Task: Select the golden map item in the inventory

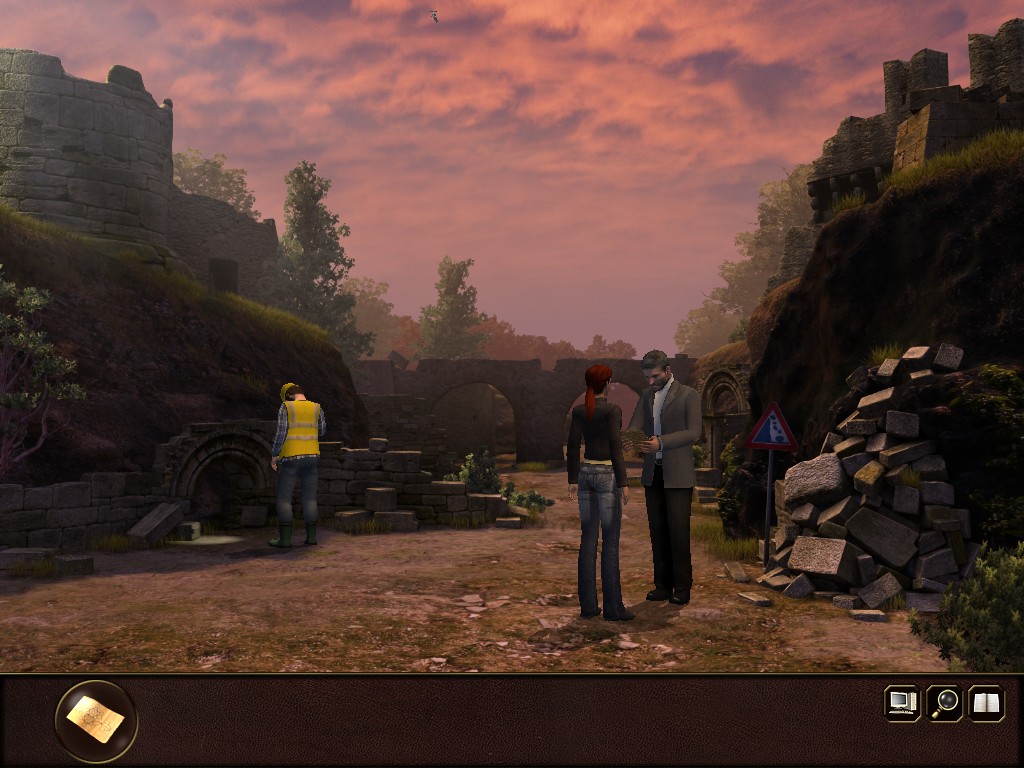Action: click(96, 720)
